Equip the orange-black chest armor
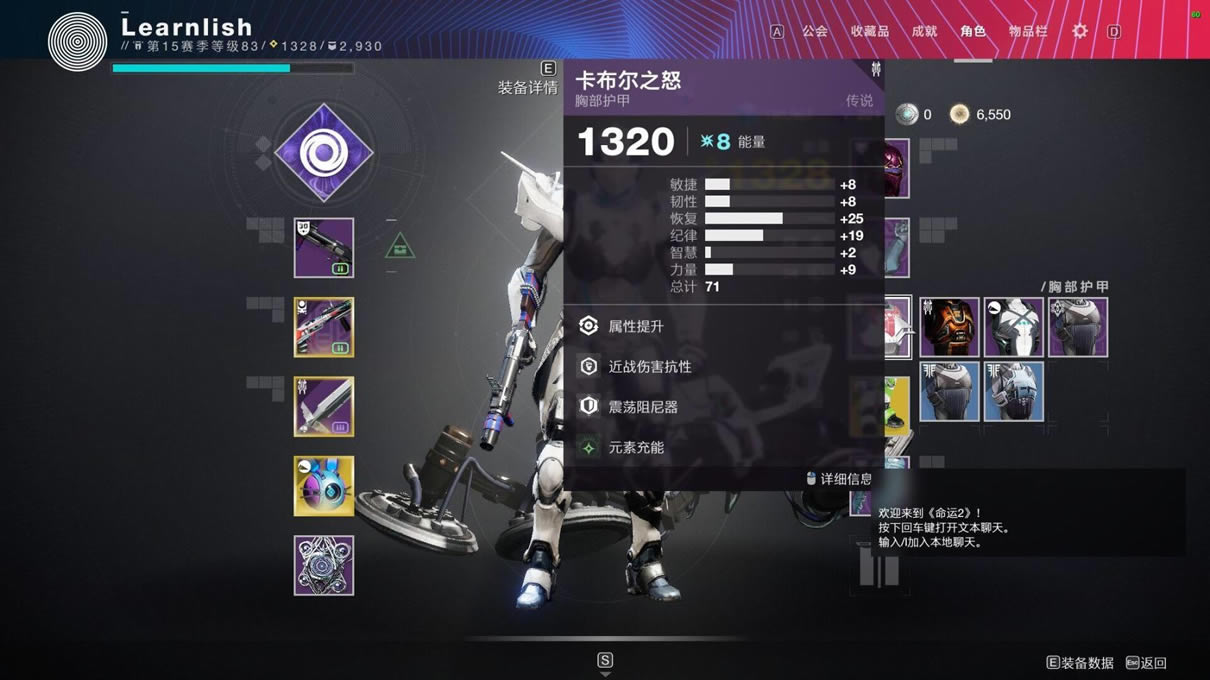This screenshot has height=680, width=1210. click(x=949, y=327)
